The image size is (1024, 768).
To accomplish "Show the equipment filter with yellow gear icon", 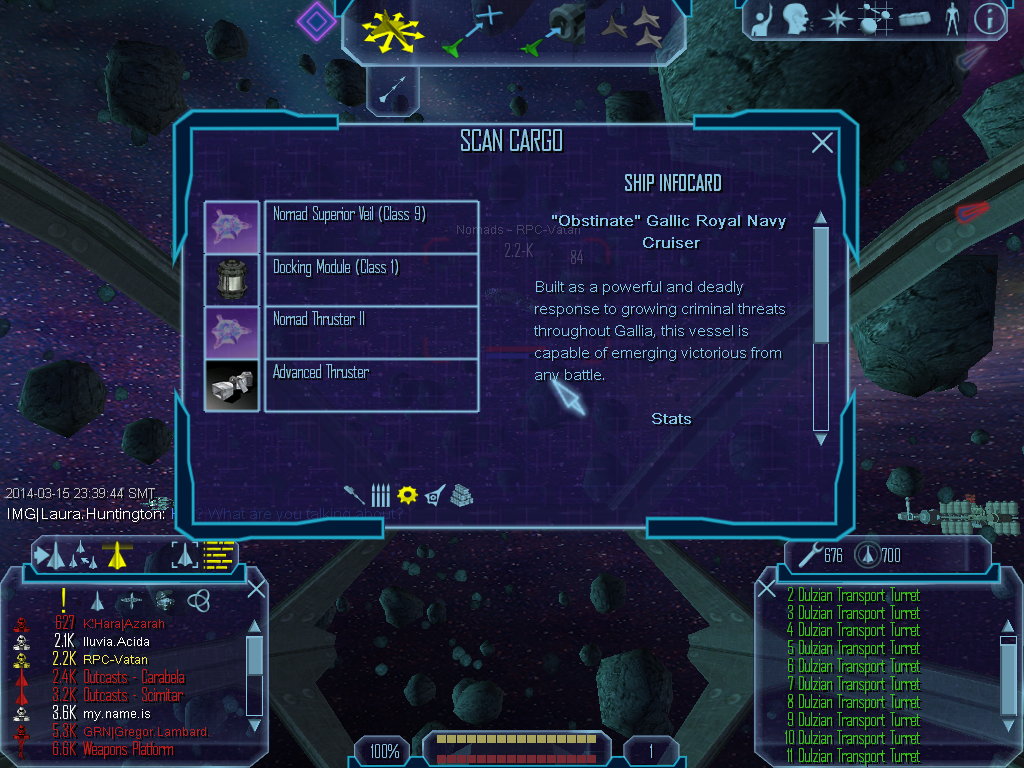I will point(407,494).
